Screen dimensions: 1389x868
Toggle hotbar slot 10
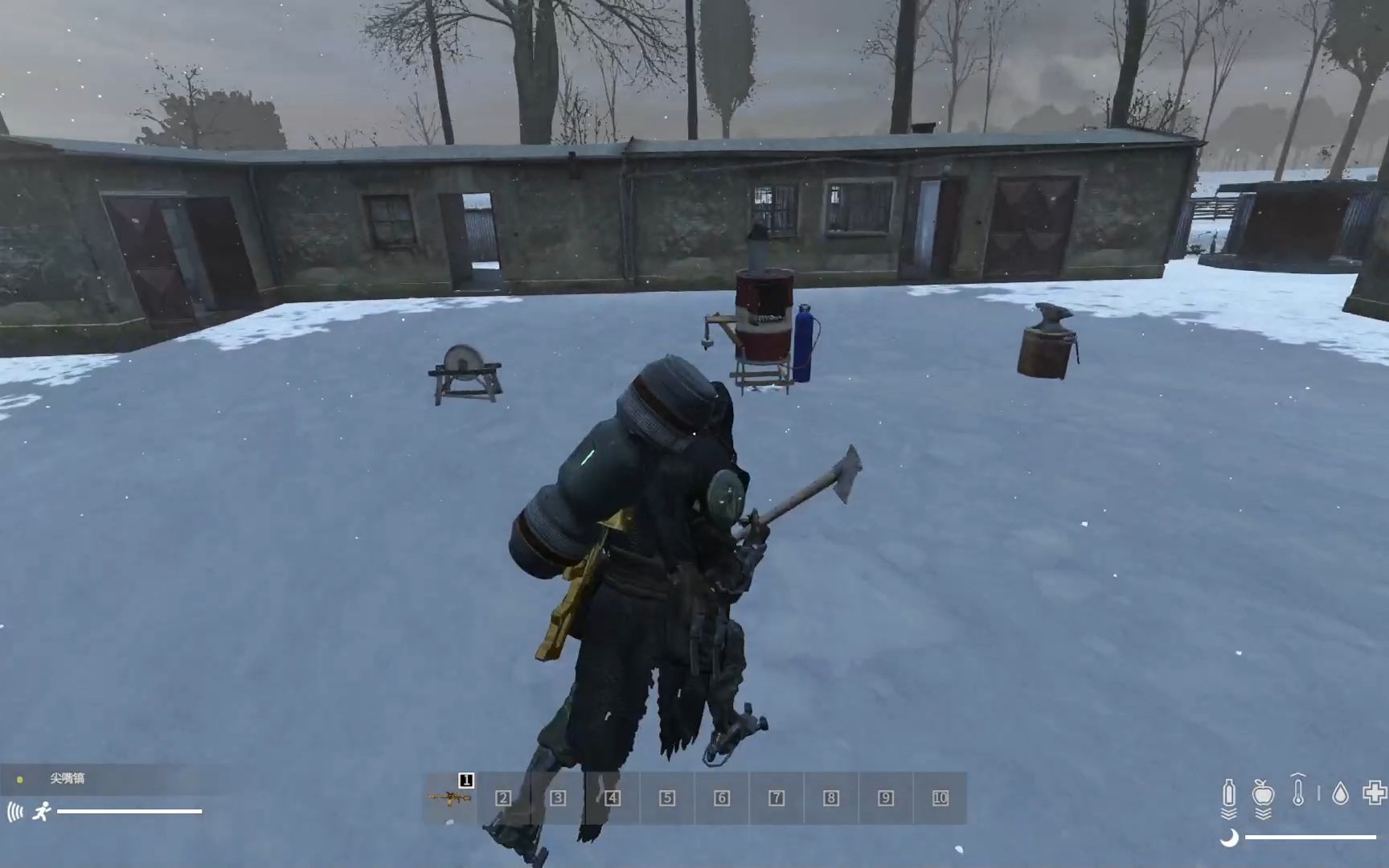tap(939, 799)
